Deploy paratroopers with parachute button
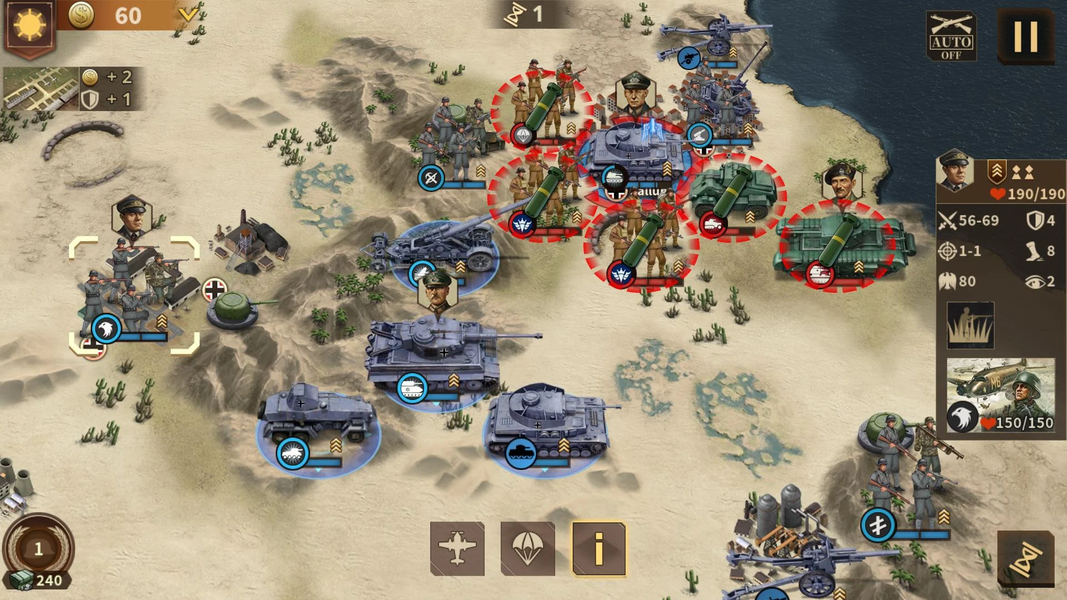 (527, 549)
